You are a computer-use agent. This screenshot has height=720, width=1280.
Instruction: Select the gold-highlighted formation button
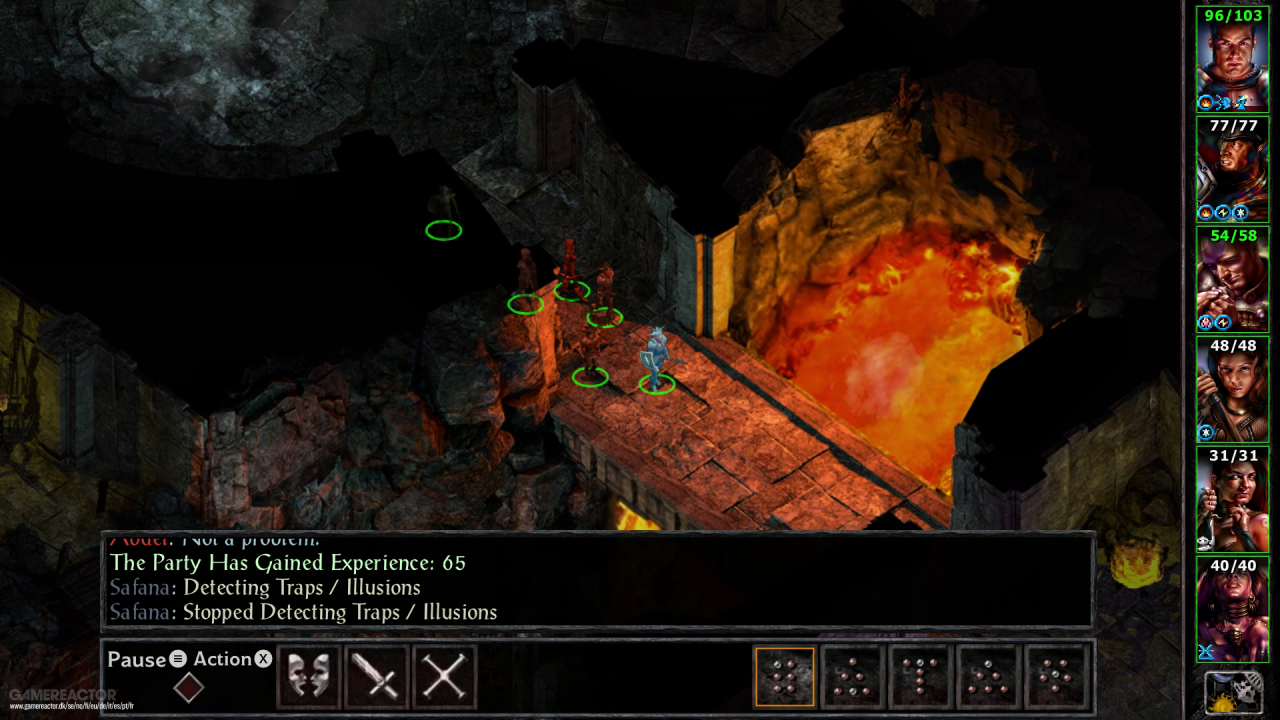tap(785, 677)
